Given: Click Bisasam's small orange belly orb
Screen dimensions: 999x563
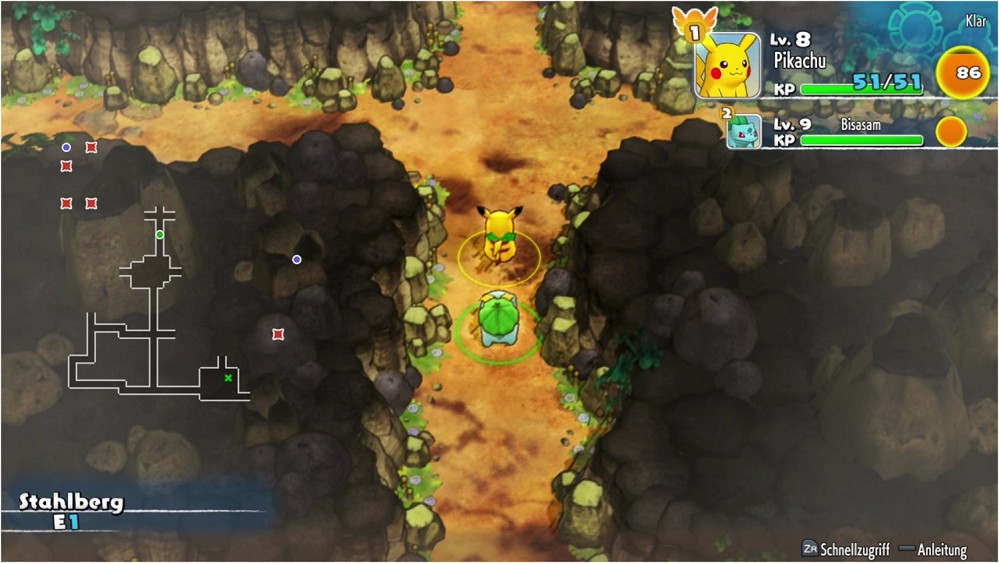Looking at the screenshot, I should click(950, 131).
